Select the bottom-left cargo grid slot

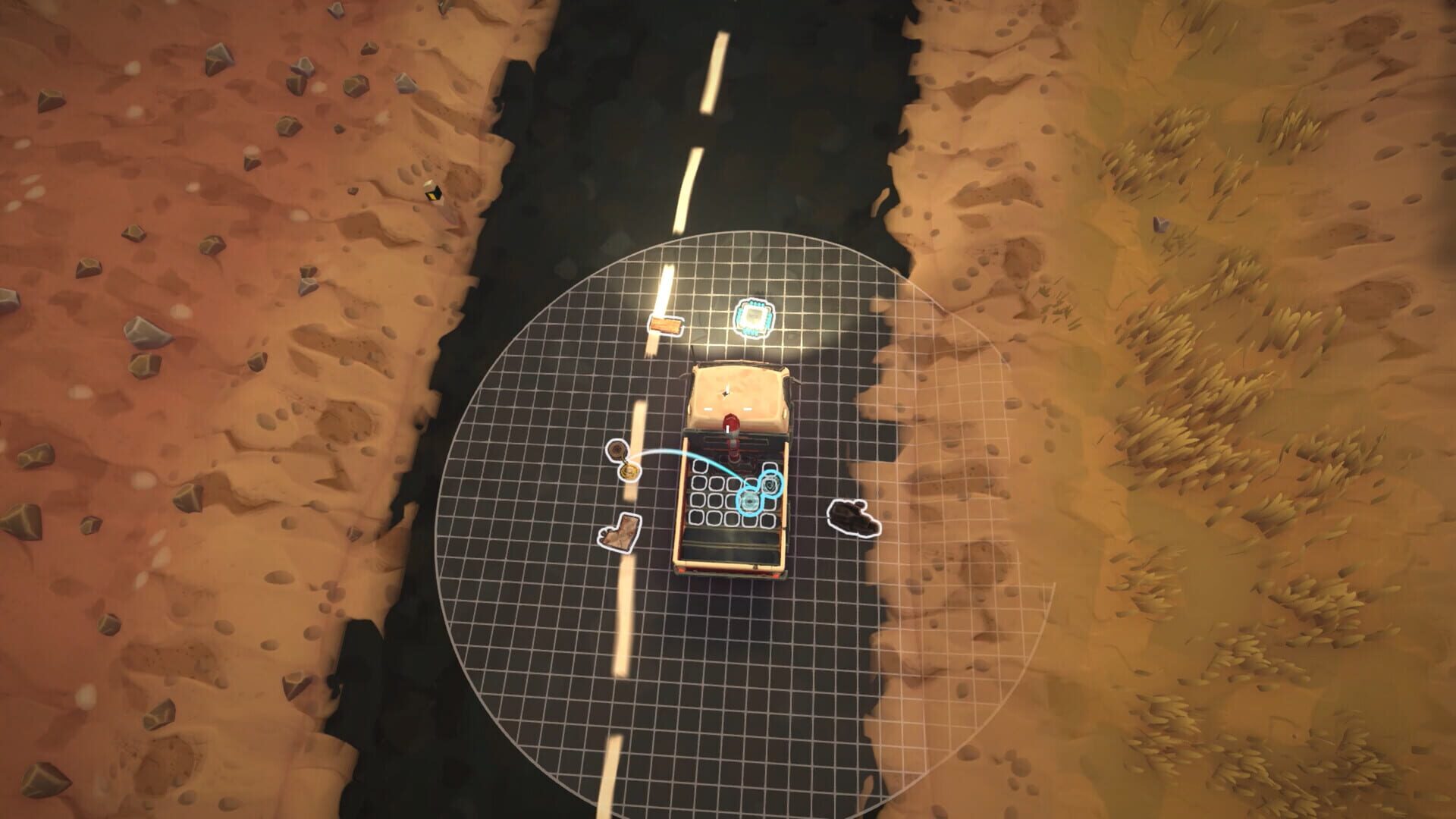point(695,517)
